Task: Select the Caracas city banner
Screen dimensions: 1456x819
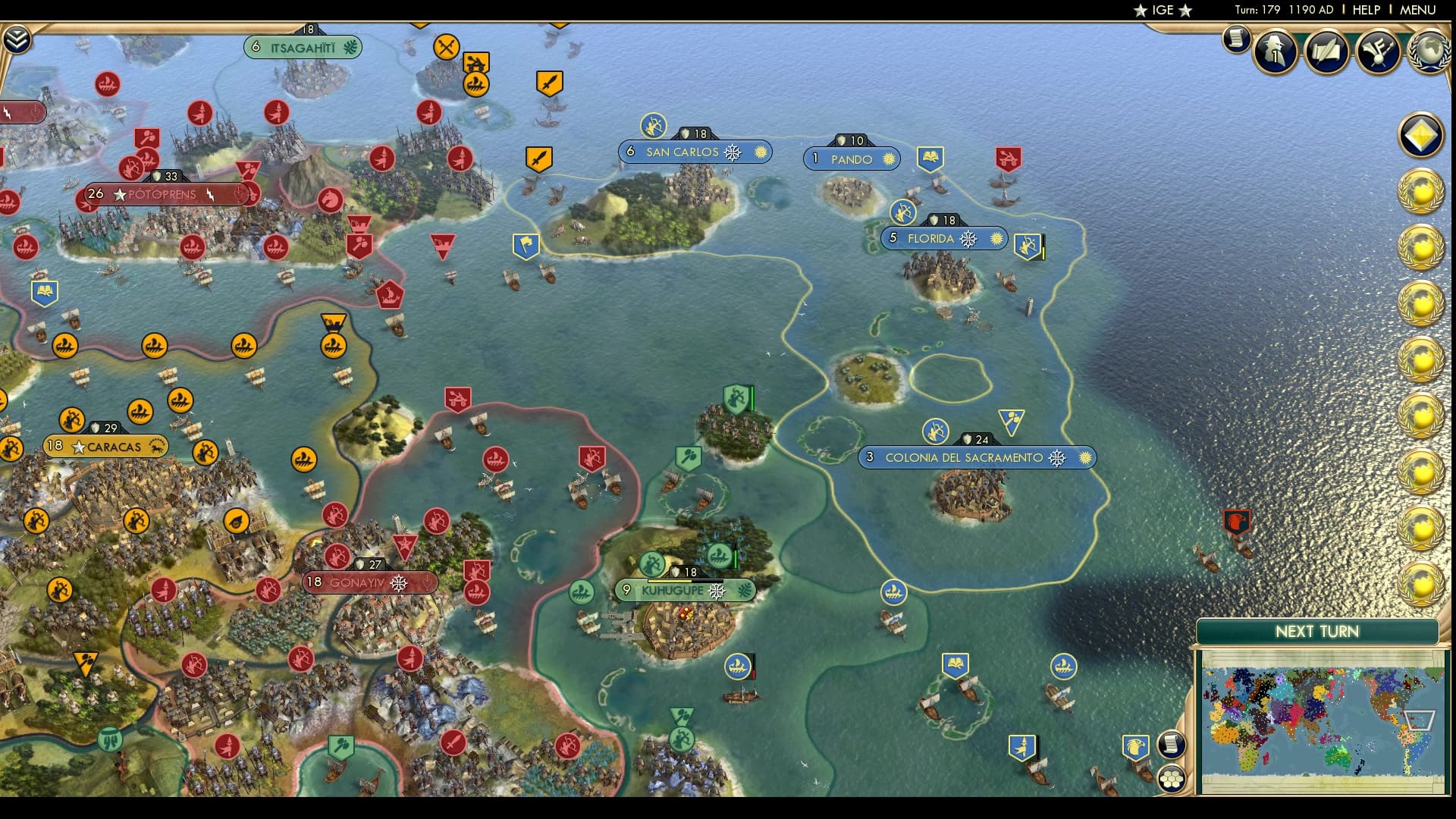Action: (x=106, y=447)
